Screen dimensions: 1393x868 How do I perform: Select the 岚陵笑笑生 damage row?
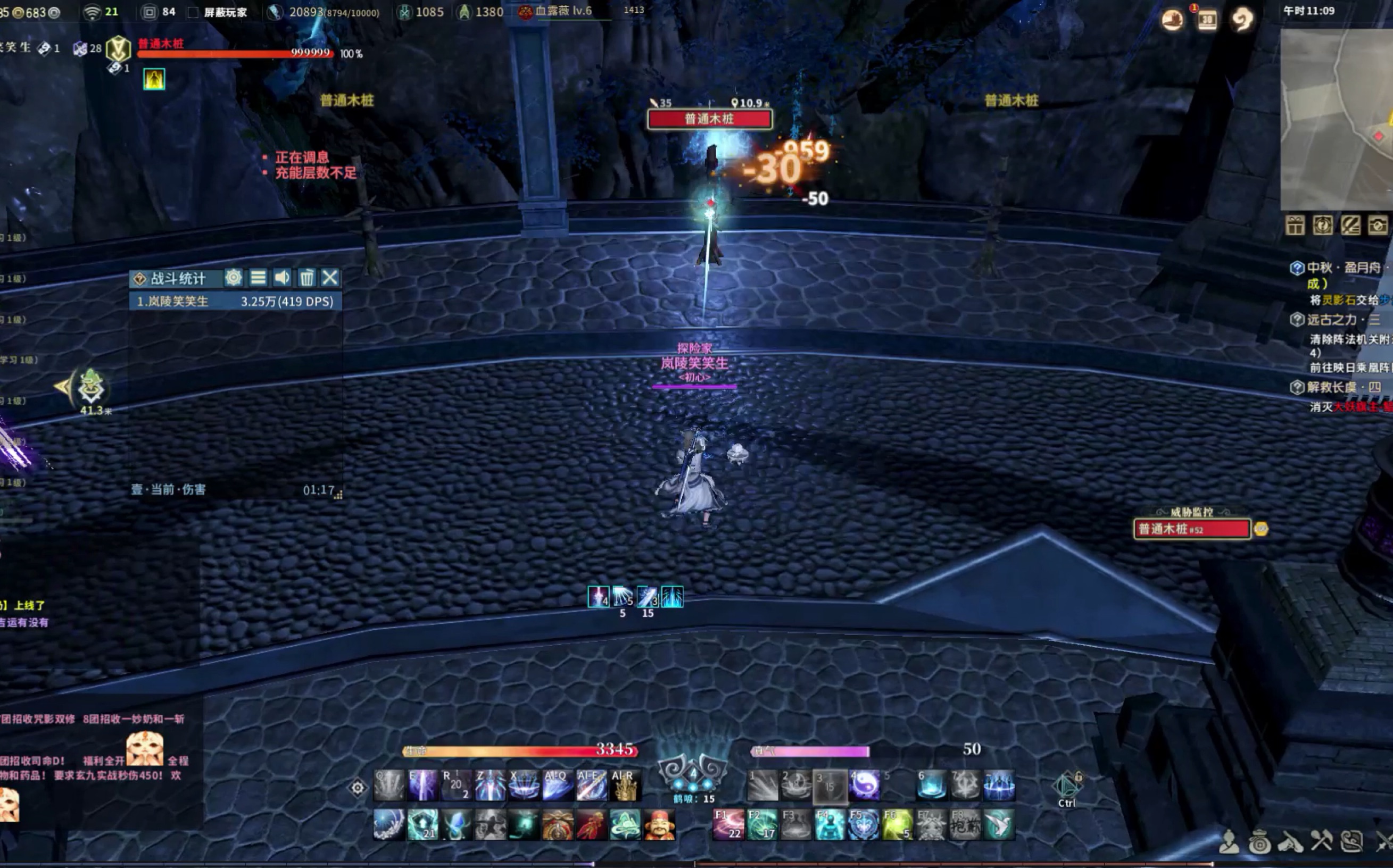(235, 302)
